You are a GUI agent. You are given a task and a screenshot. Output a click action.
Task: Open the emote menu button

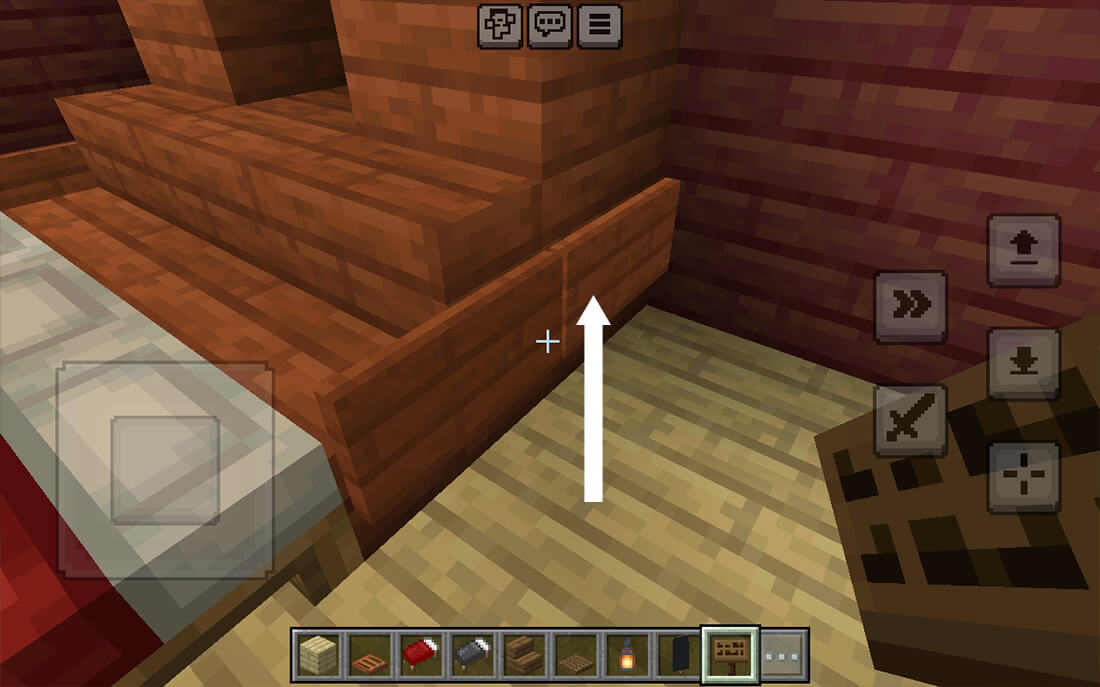(500, 26)
